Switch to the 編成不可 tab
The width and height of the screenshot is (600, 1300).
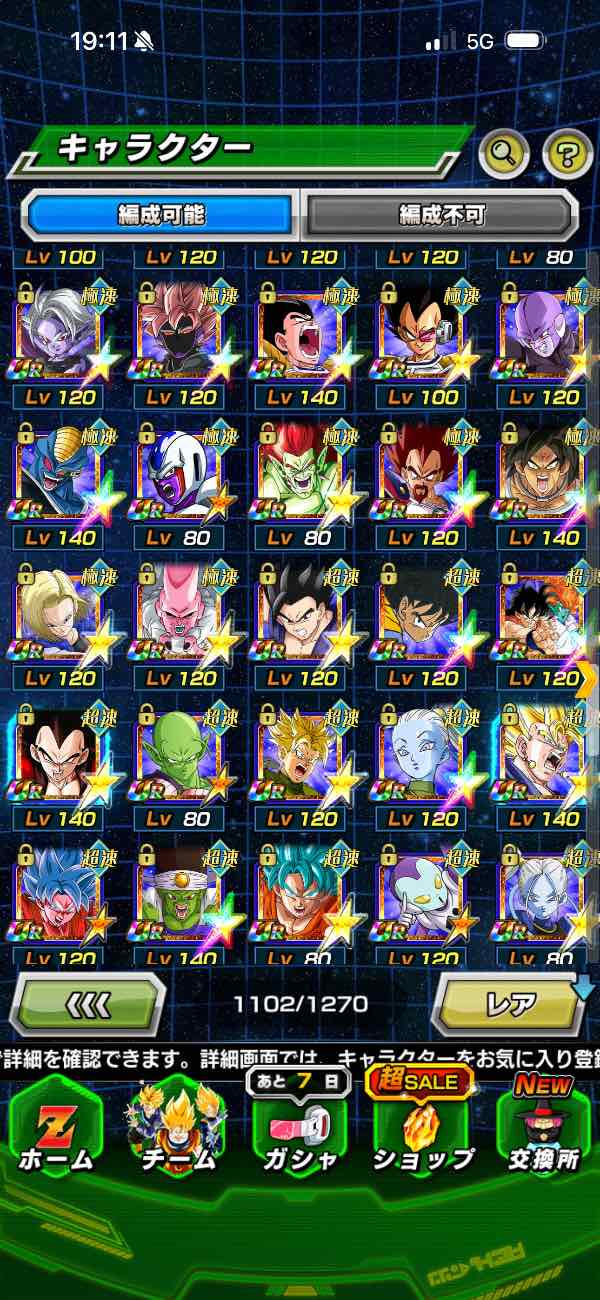coord(441,214)
